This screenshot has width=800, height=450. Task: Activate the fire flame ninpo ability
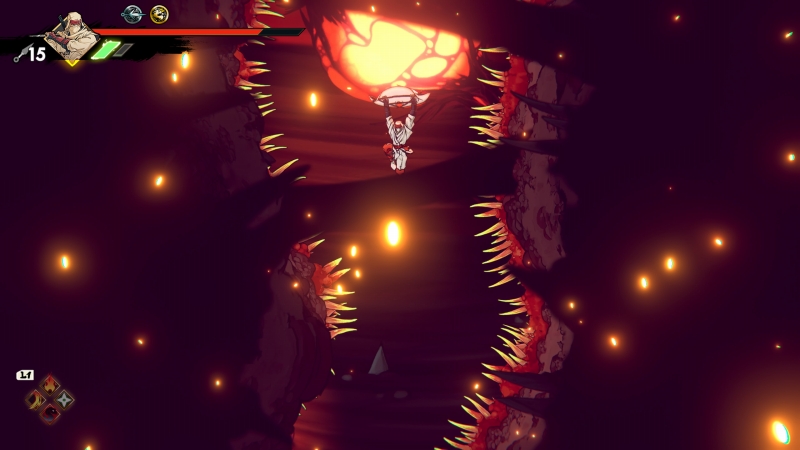50,386
